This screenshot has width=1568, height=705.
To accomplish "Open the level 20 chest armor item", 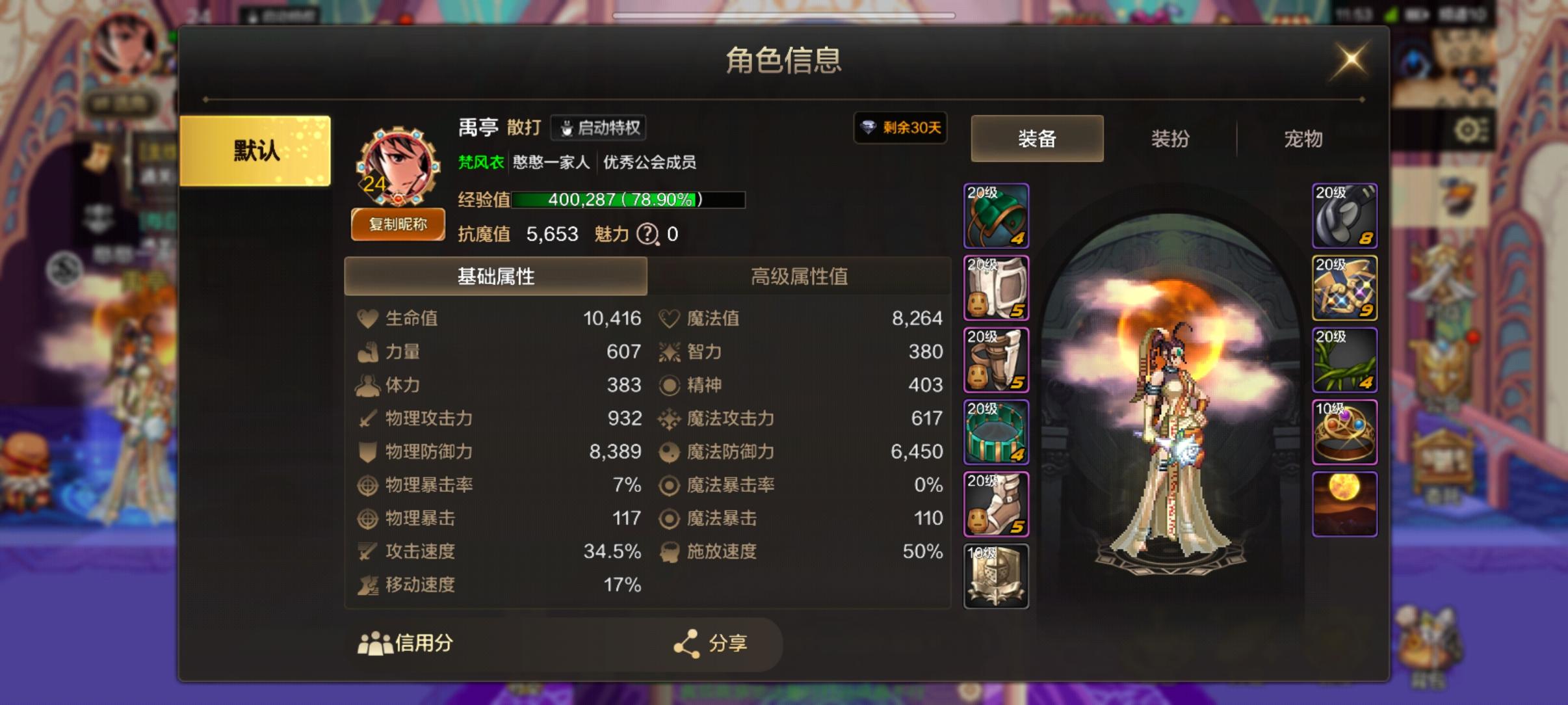I will coord(997,286).
